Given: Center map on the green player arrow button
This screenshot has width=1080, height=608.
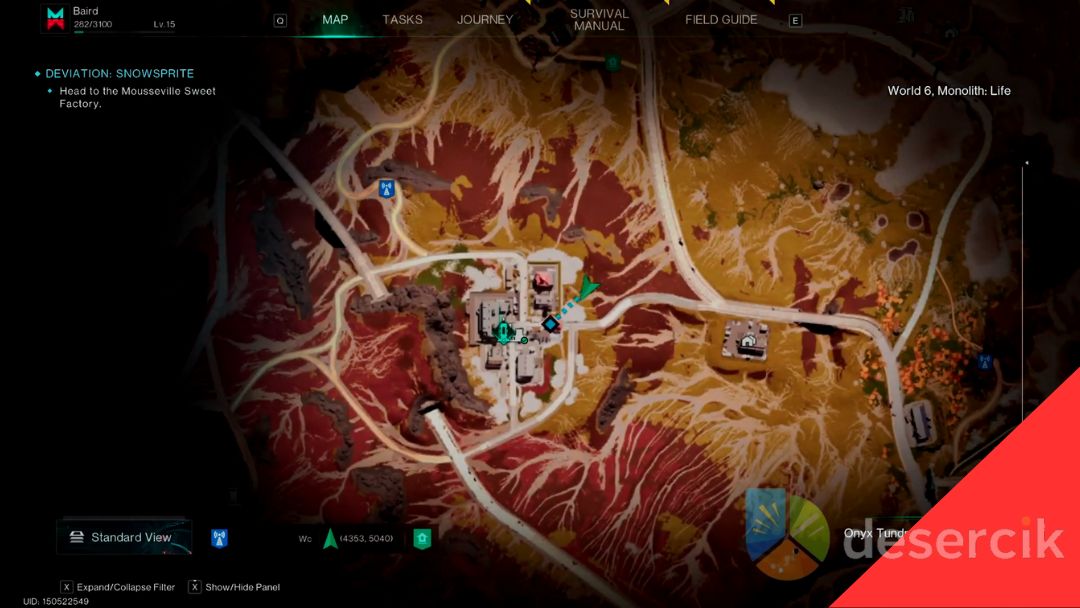Looking at the screenshot, I should pyautogui.click(x=330, y=538).
